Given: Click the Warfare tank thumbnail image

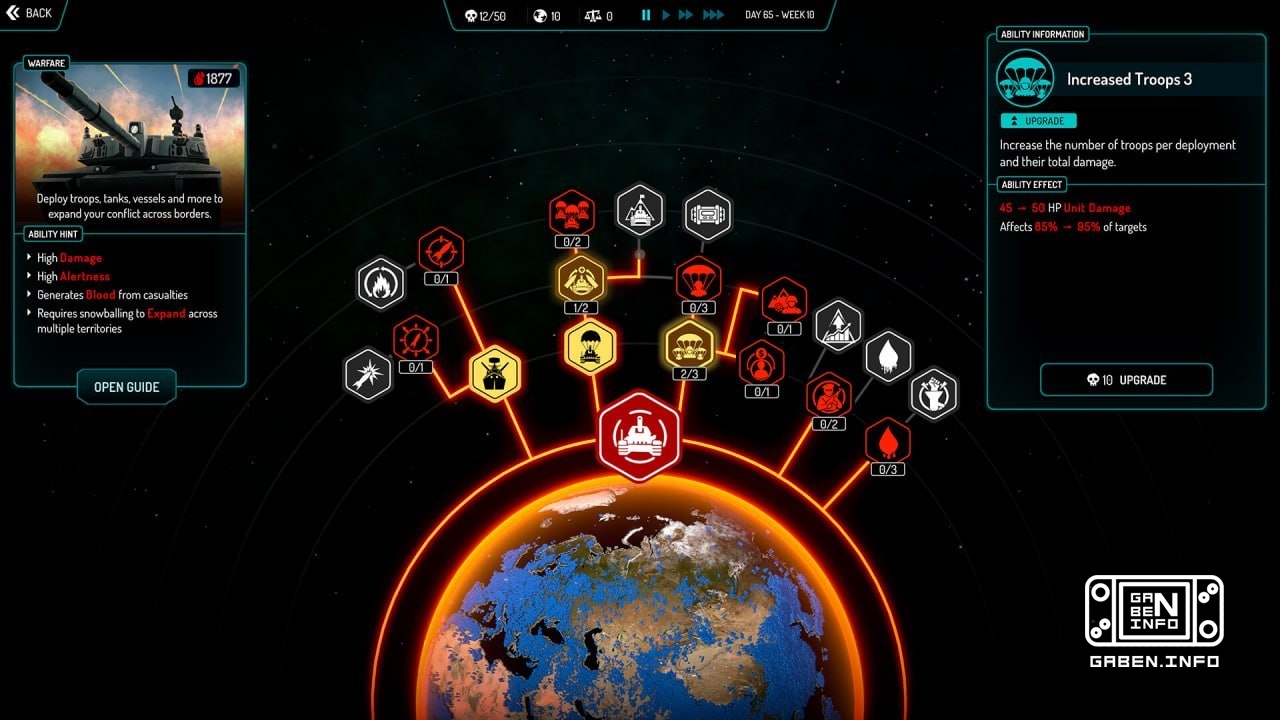Looking at the screenshot, I should coord(127,140).
